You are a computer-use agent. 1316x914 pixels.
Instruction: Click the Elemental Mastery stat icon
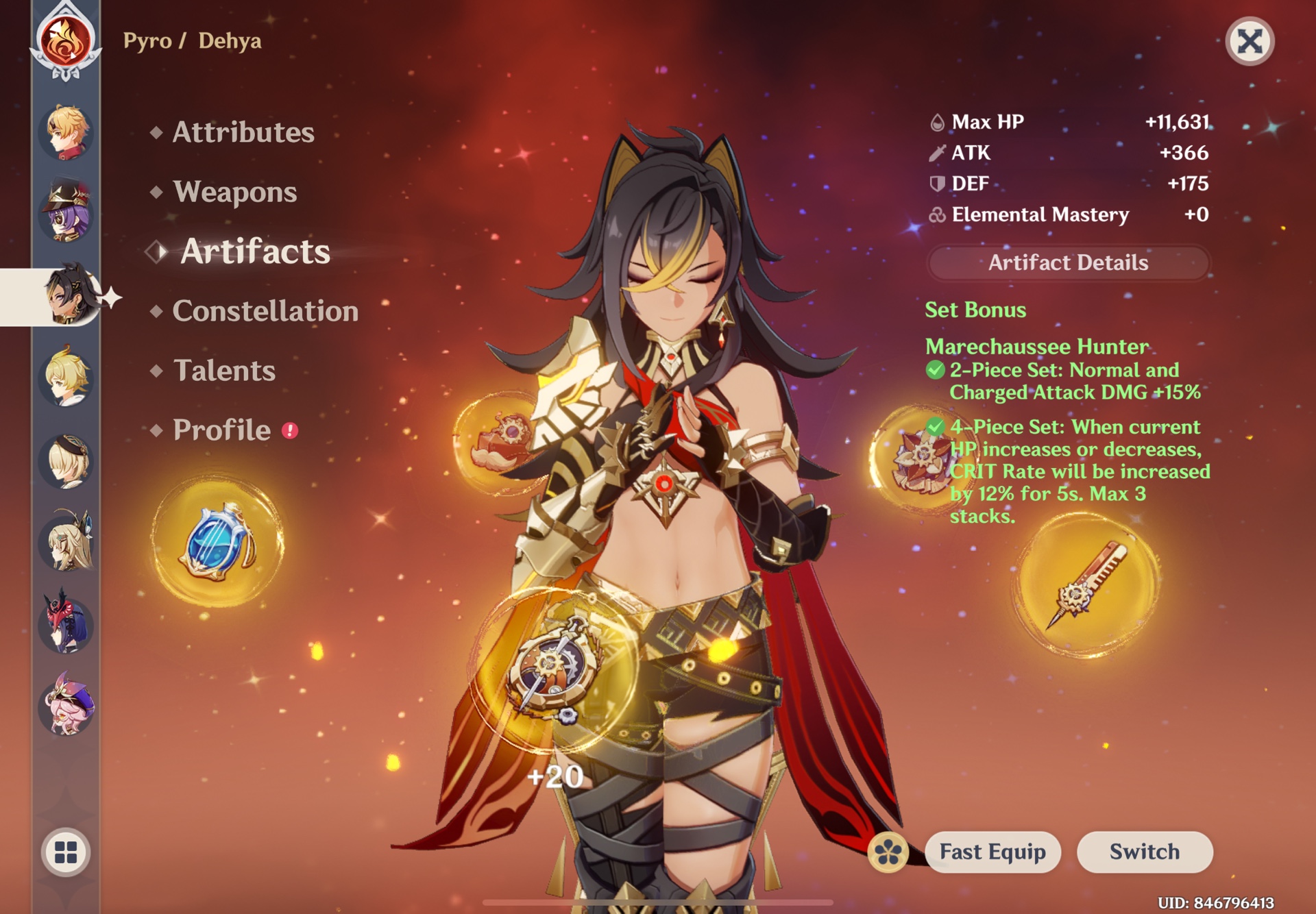(x=936, y=214)
